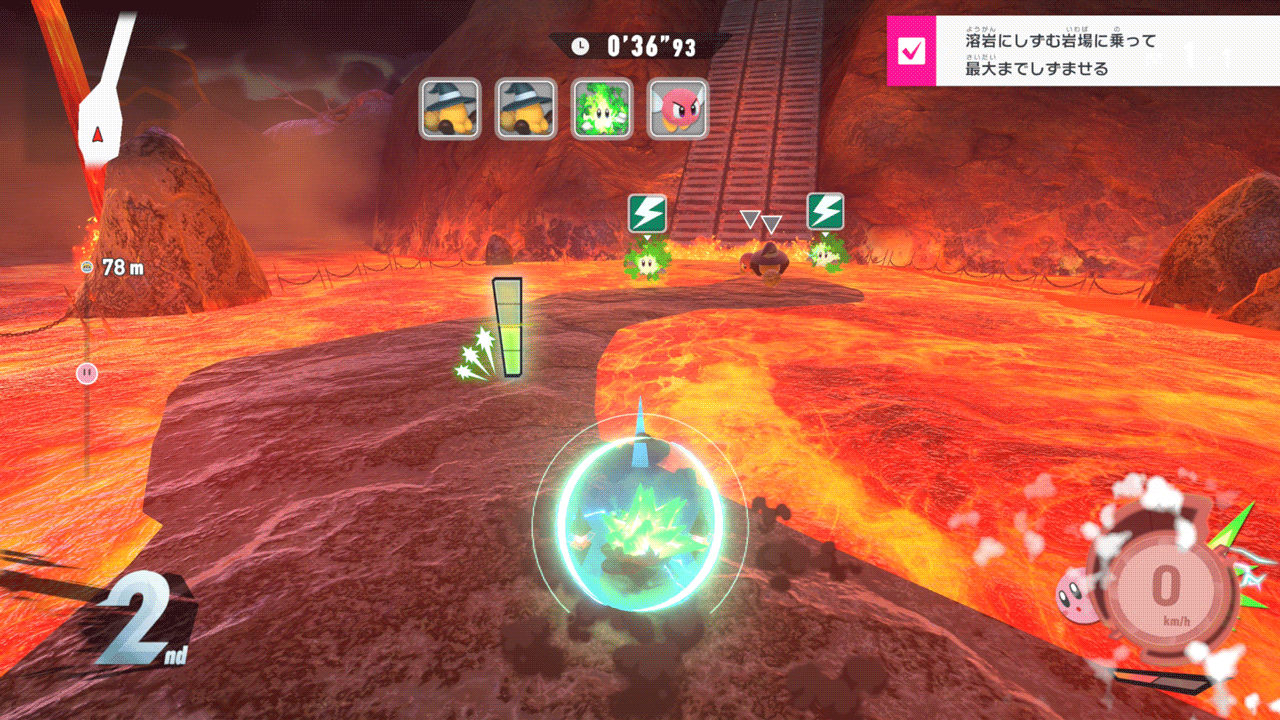Toggle the pink objective checkbox

pyautogui.click(x=911, y=51)
